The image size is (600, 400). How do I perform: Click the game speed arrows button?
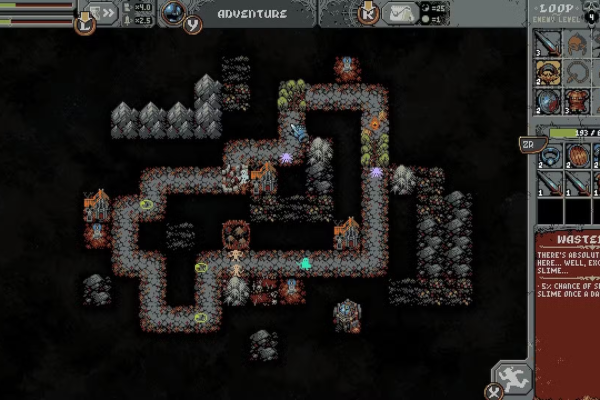pyautogui.click(x=101, y=13)
